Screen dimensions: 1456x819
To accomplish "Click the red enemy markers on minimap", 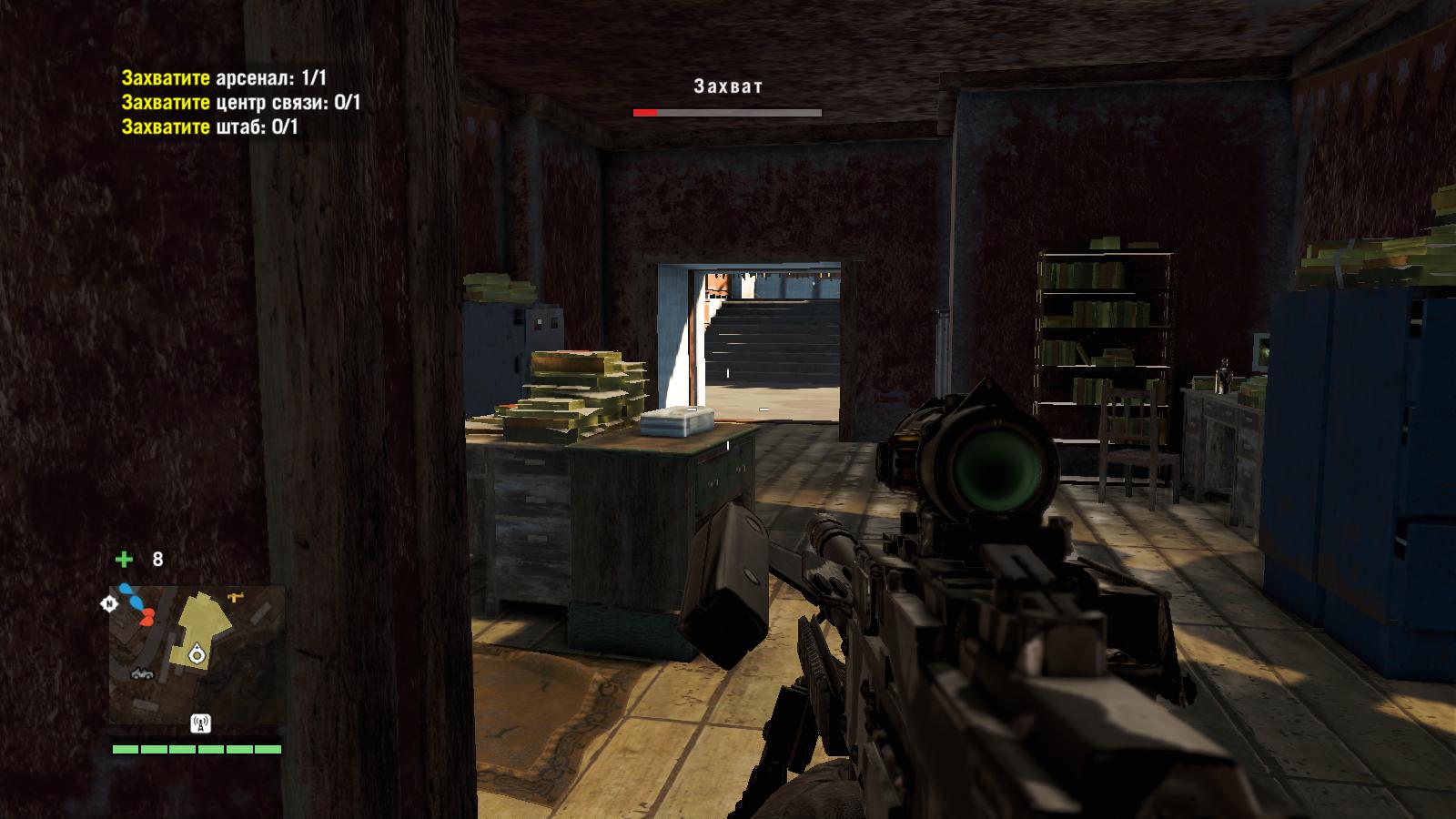I will [x=146, y=618].
